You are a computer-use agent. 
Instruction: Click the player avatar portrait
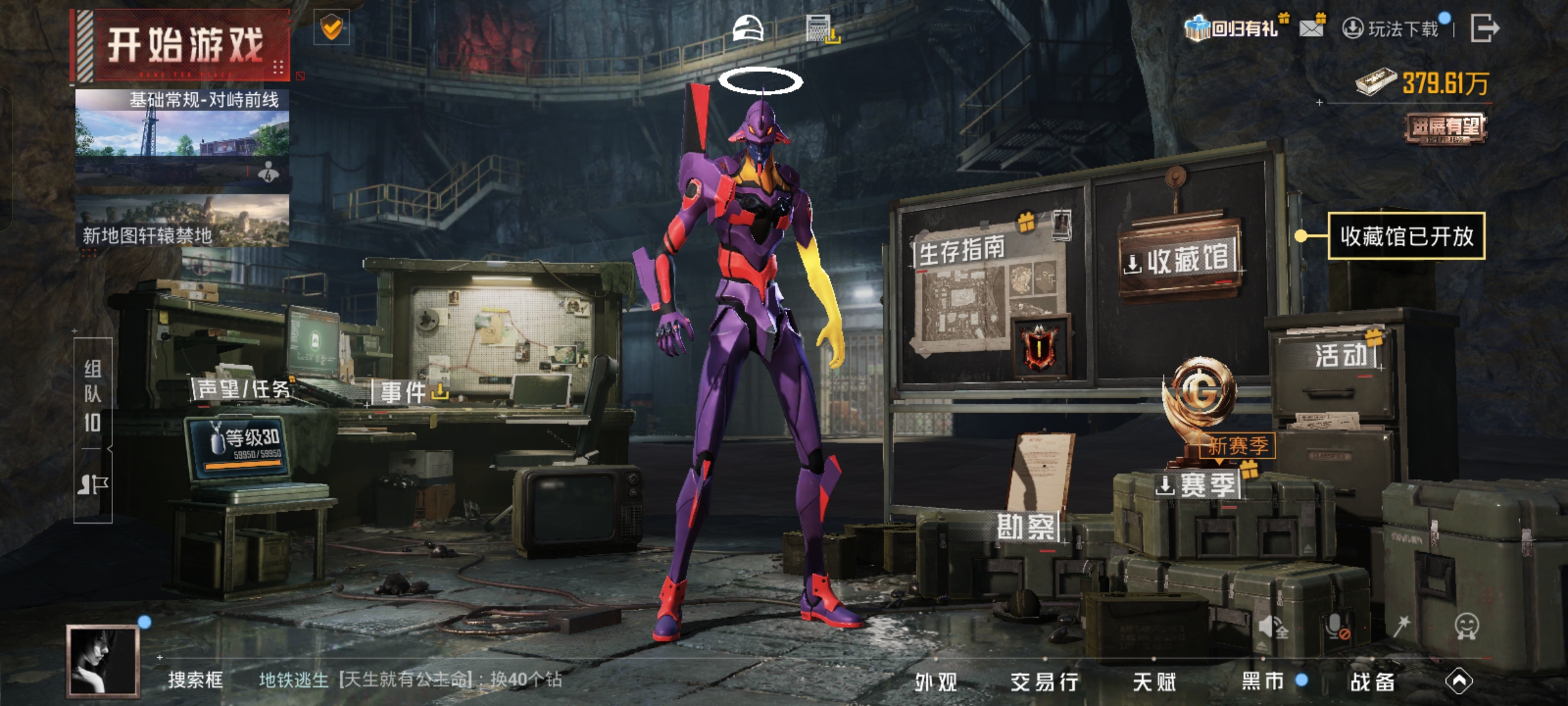[x=103, y=660]
